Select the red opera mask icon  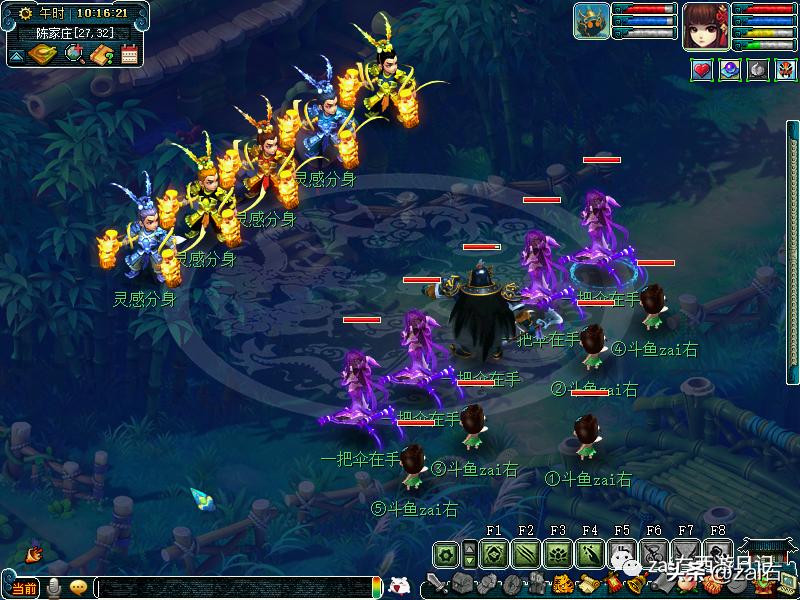[x=786, y=70]
